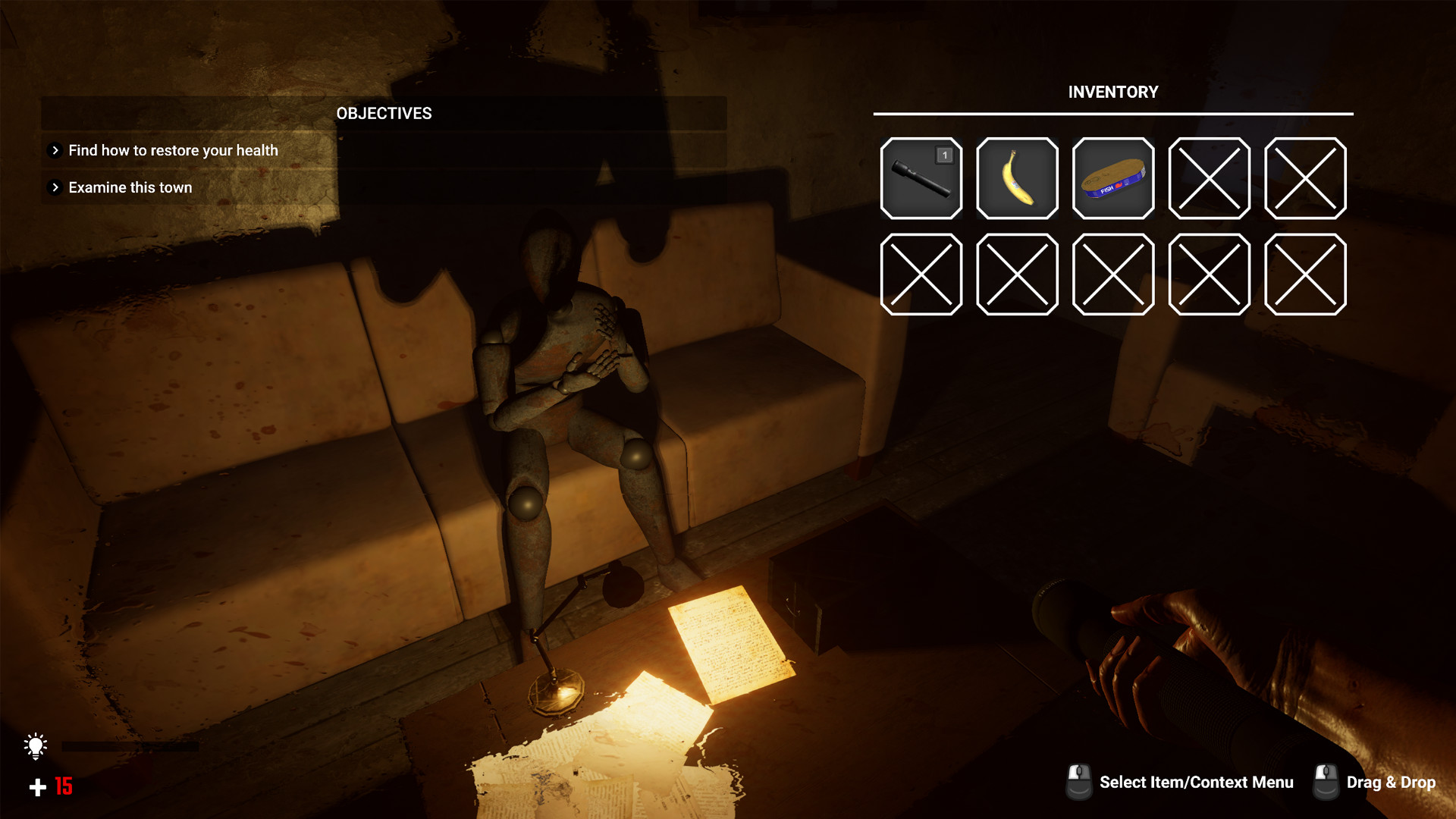Screen dimensions: 1456x819
Task: Collapse the Objectives list header
Action: click(x=383, y=114)
